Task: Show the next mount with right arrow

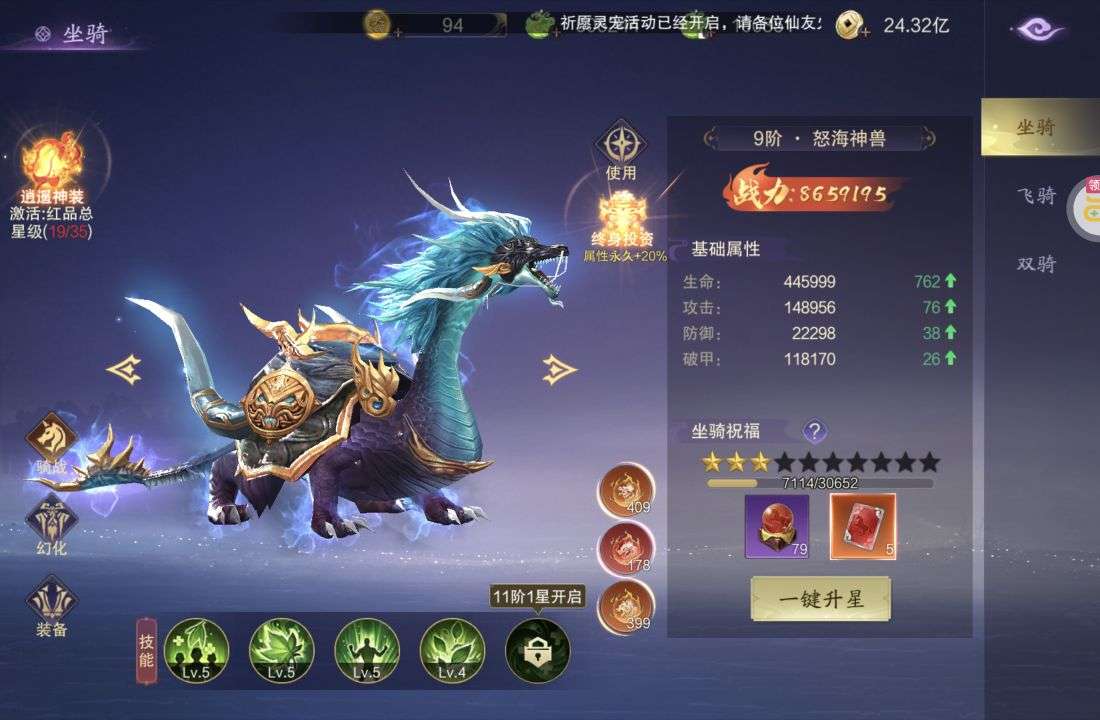Action: pos(559,370)
